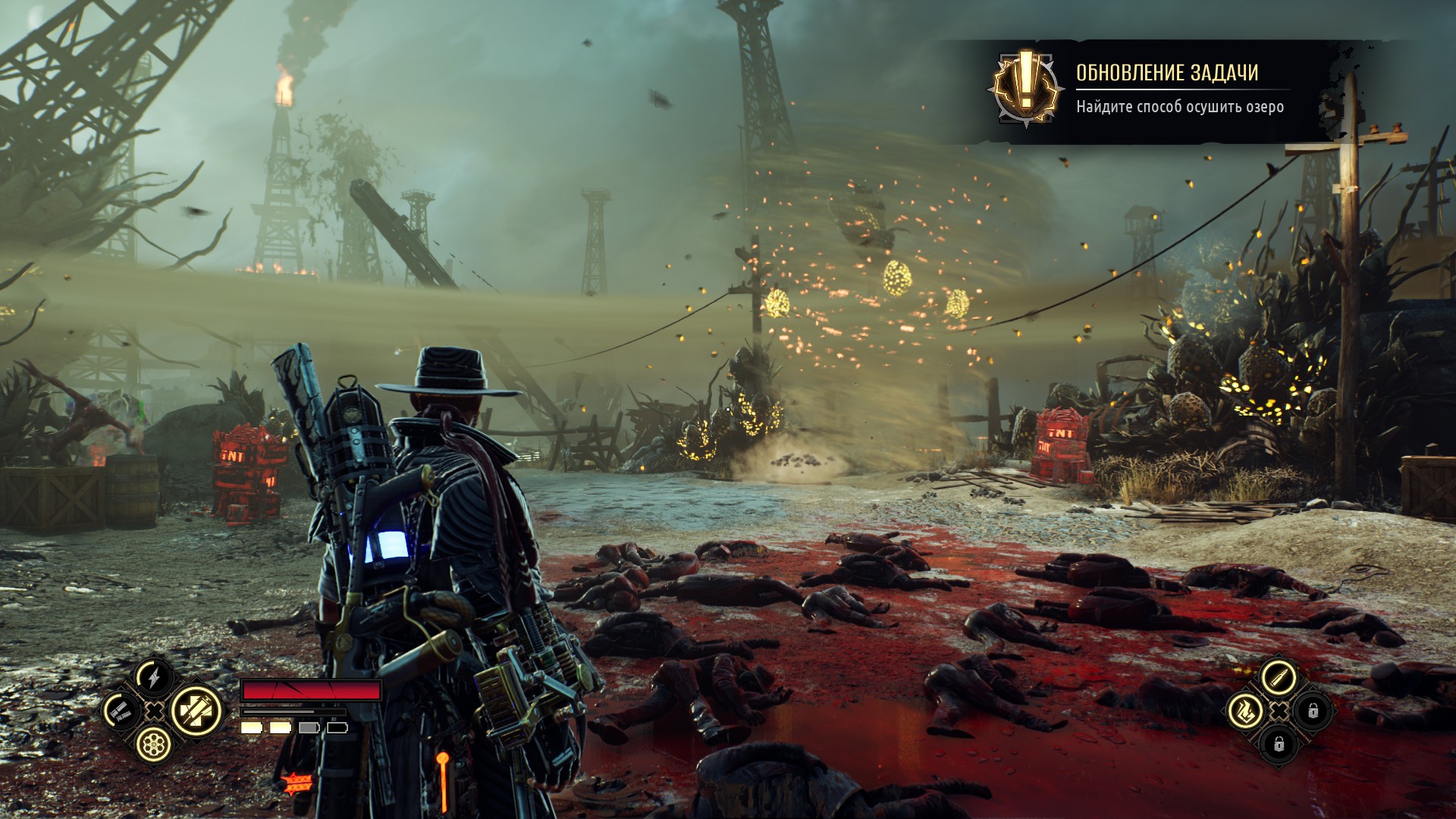Open the quest update notification

click(1178, 89)
